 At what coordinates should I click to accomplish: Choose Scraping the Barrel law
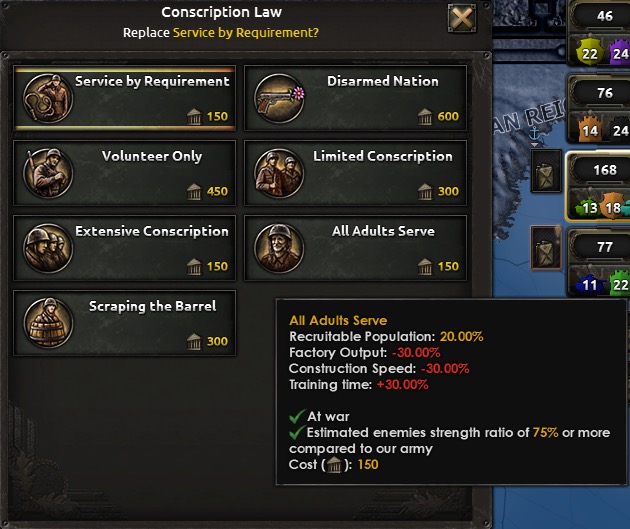point(124,323)
